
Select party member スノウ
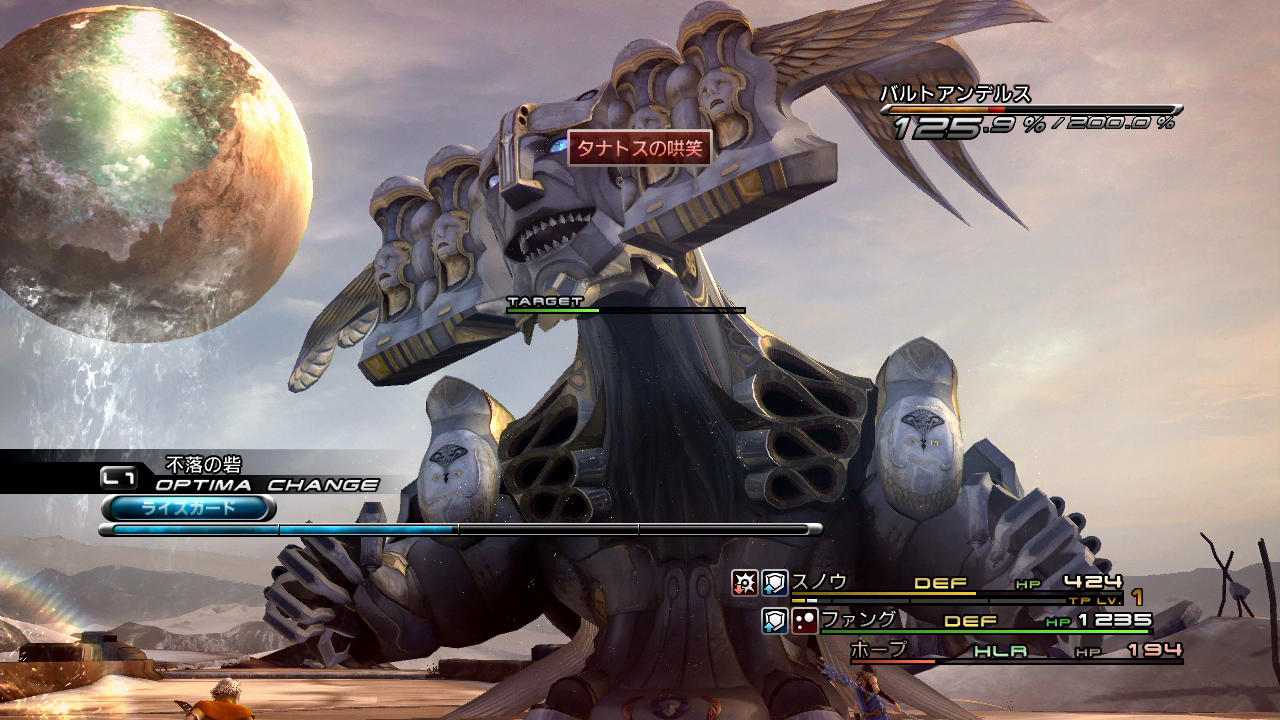tap(819, 581)
